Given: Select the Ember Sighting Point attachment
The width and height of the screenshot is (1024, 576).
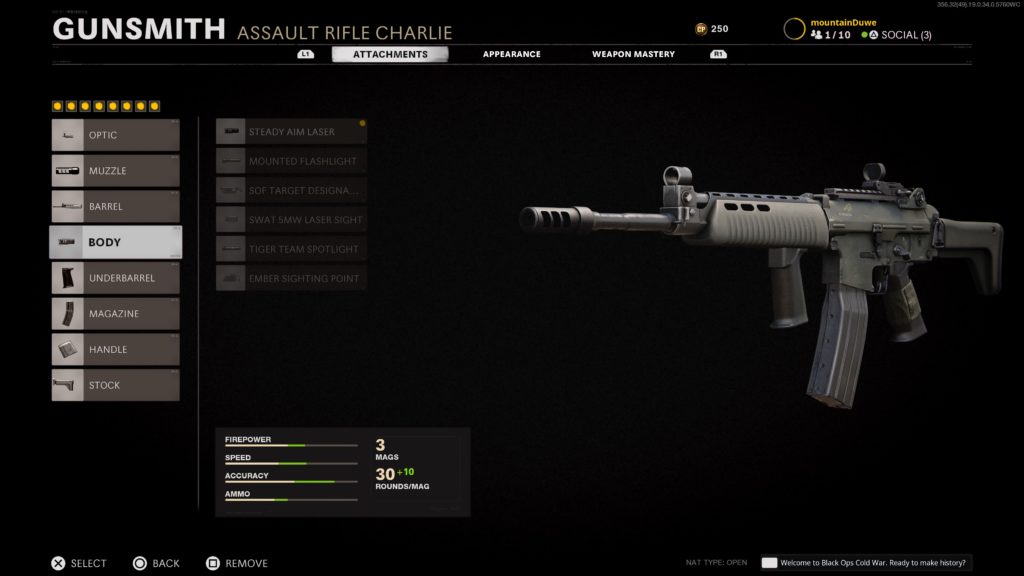Looking at the screenshot, I should tap(291, 278).
